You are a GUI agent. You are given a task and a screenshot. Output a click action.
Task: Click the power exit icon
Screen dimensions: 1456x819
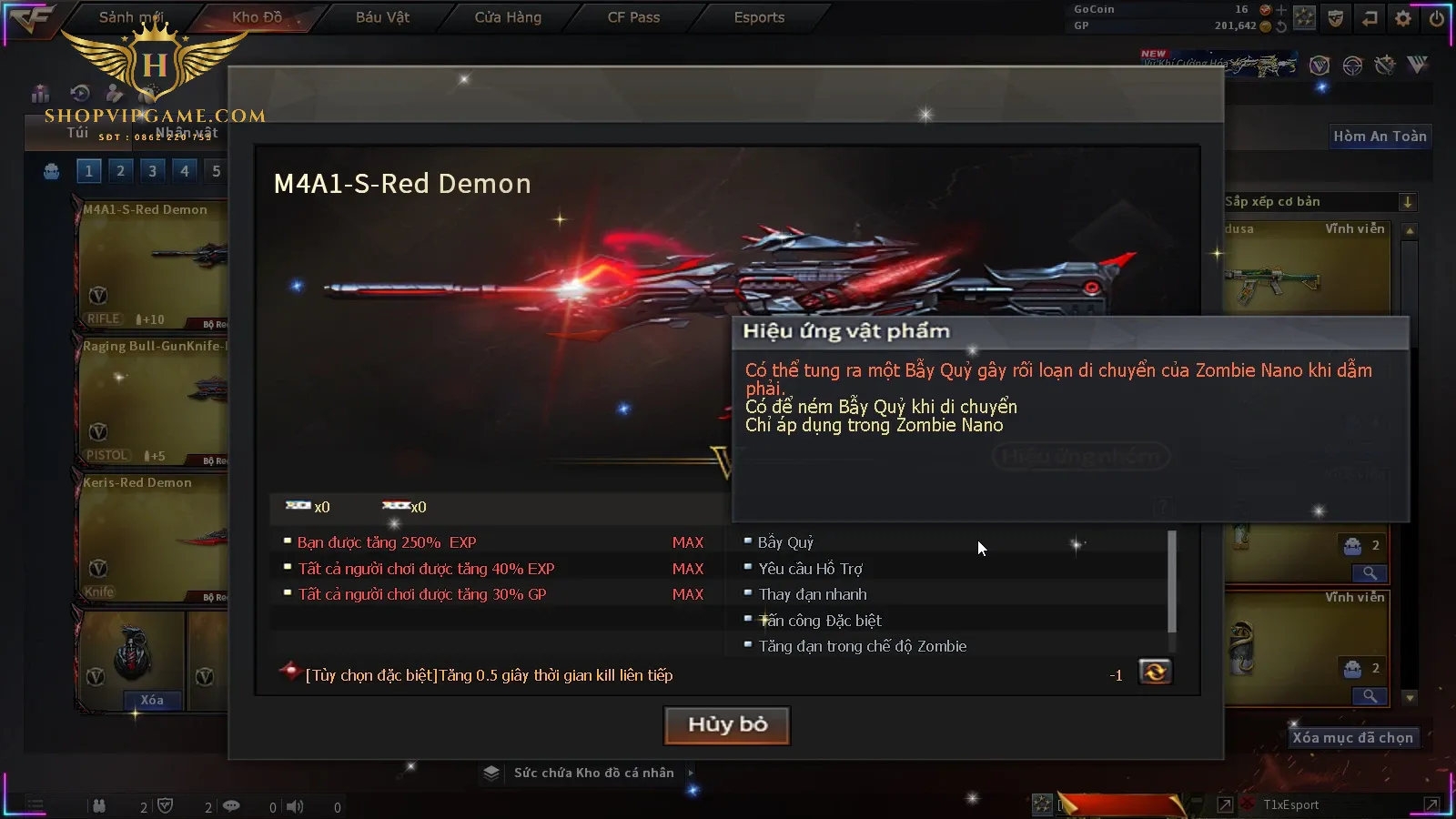click(1437, 18)
